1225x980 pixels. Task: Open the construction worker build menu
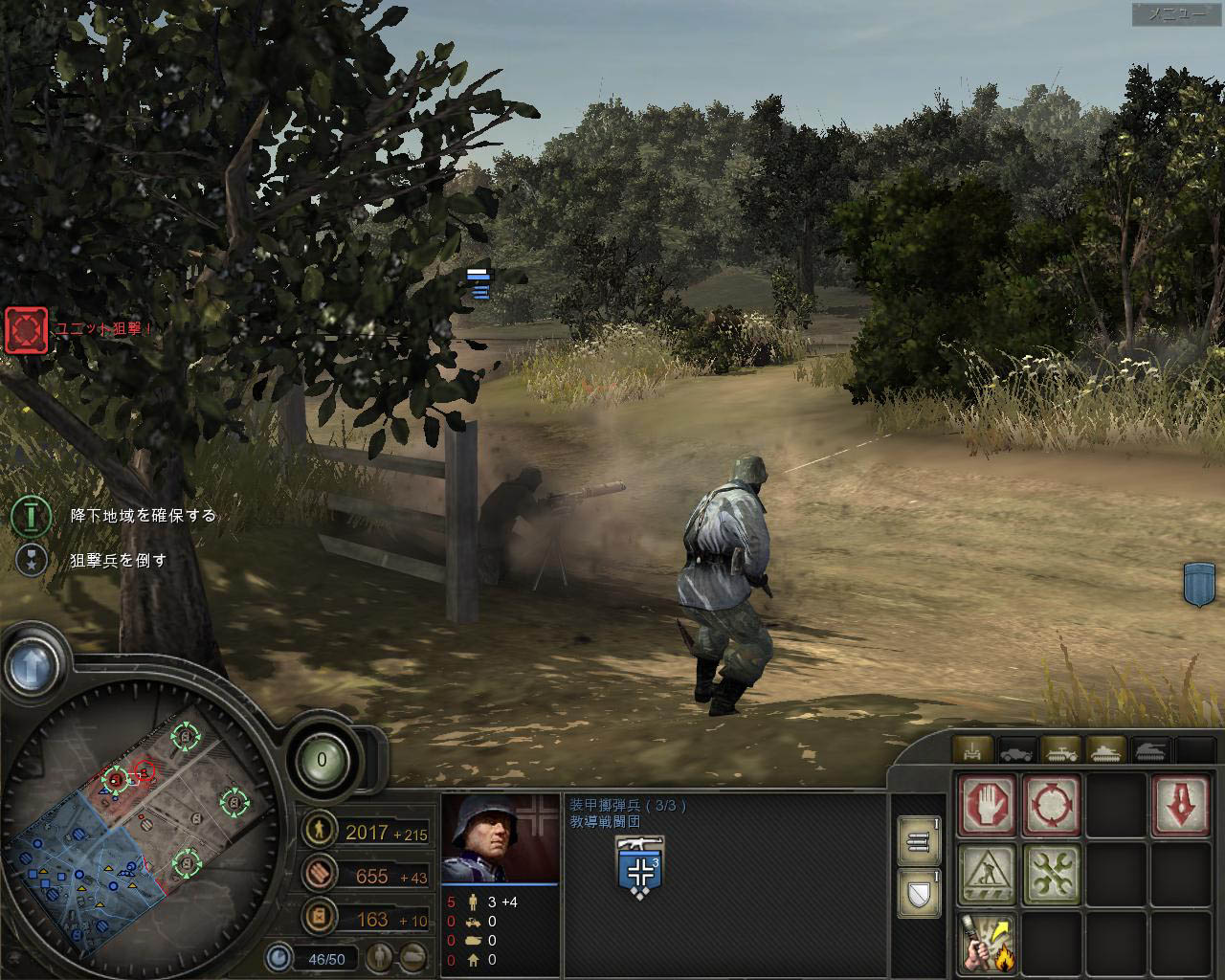click(988, 874)
